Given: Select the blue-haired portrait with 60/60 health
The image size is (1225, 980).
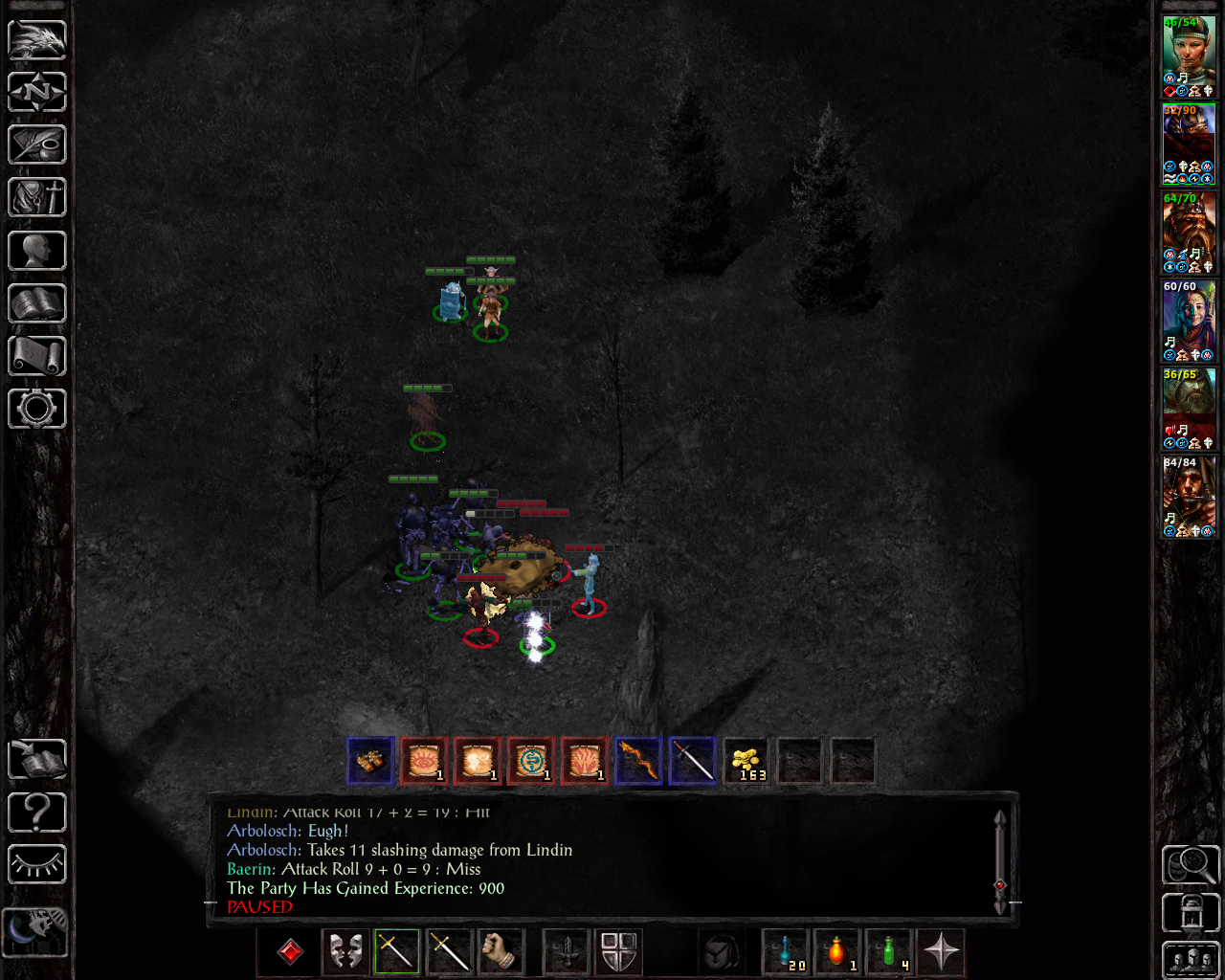Looking at the screenshot, I should point(1189,321).
